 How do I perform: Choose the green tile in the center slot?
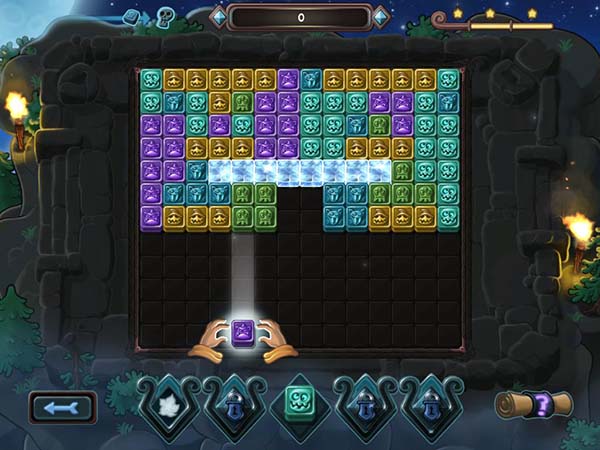[x=299, y=404]
